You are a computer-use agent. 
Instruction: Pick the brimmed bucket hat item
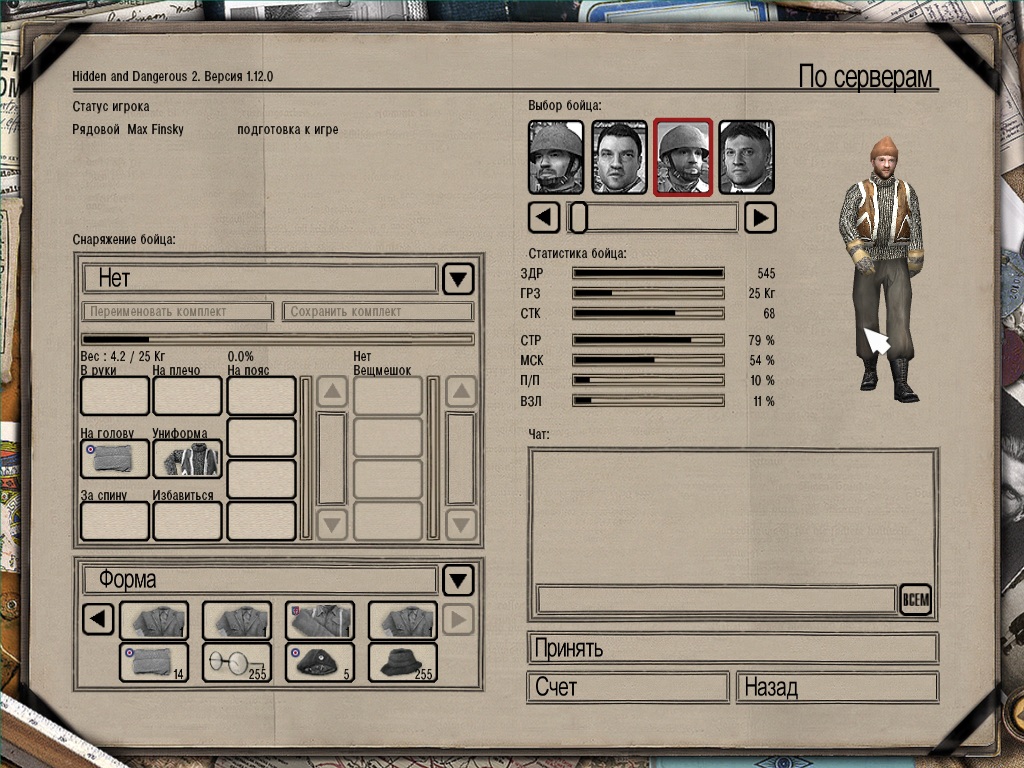pyautogui.click(x=403, y=662)
